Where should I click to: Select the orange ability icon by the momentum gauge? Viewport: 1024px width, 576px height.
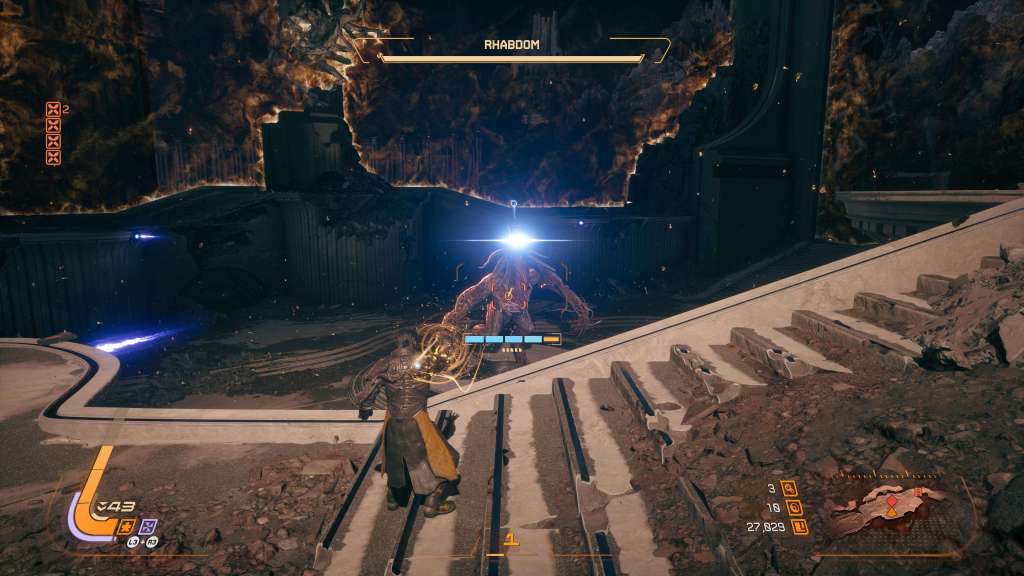pos(128,526)
